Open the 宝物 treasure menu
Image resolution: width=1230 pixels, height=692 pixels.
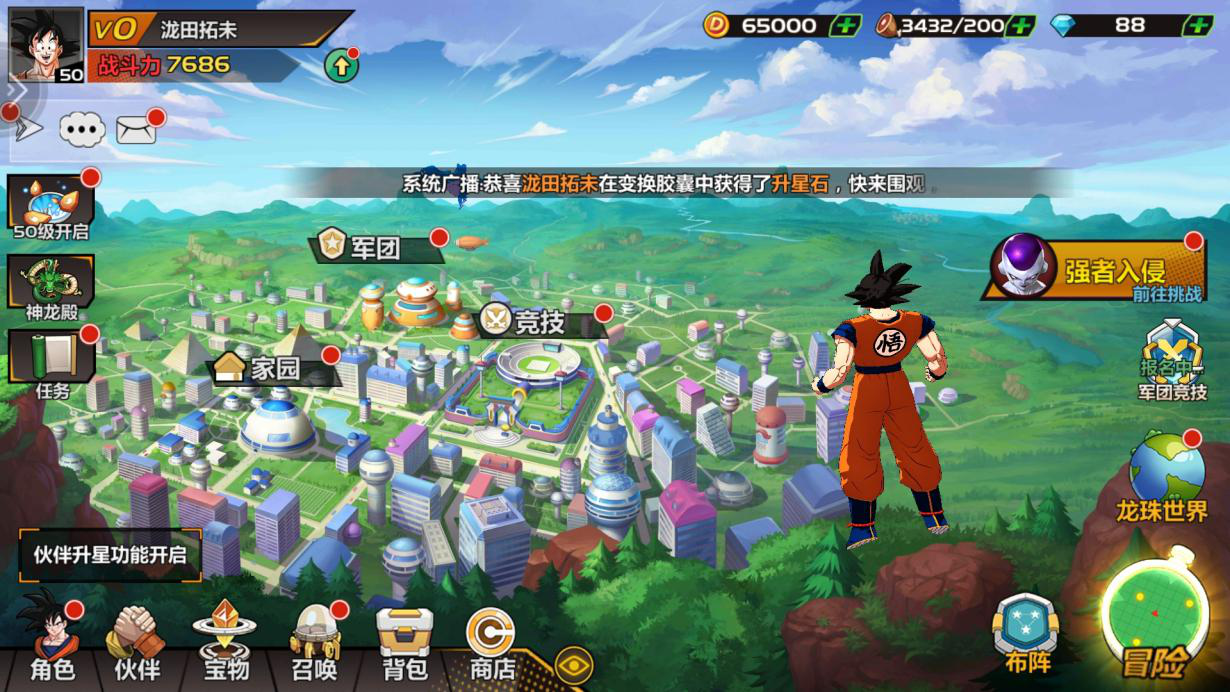pyautogui.click(x=224, y=640)
